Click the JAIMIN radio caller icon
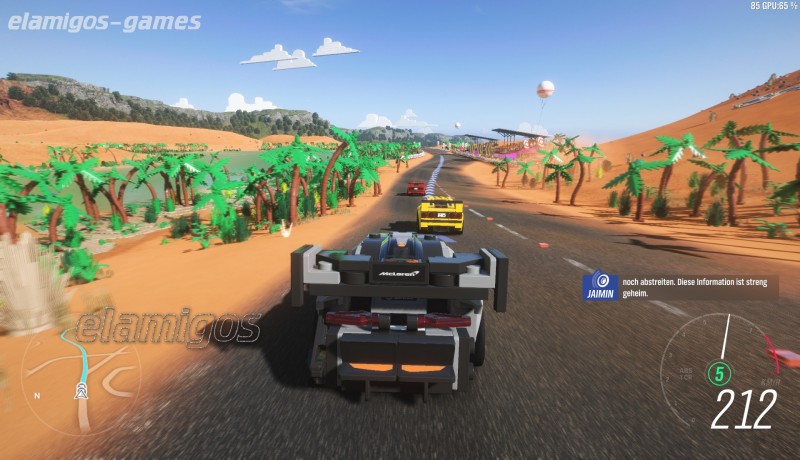The width and height of the screenshot is (800, 460). tap(601, 282)
